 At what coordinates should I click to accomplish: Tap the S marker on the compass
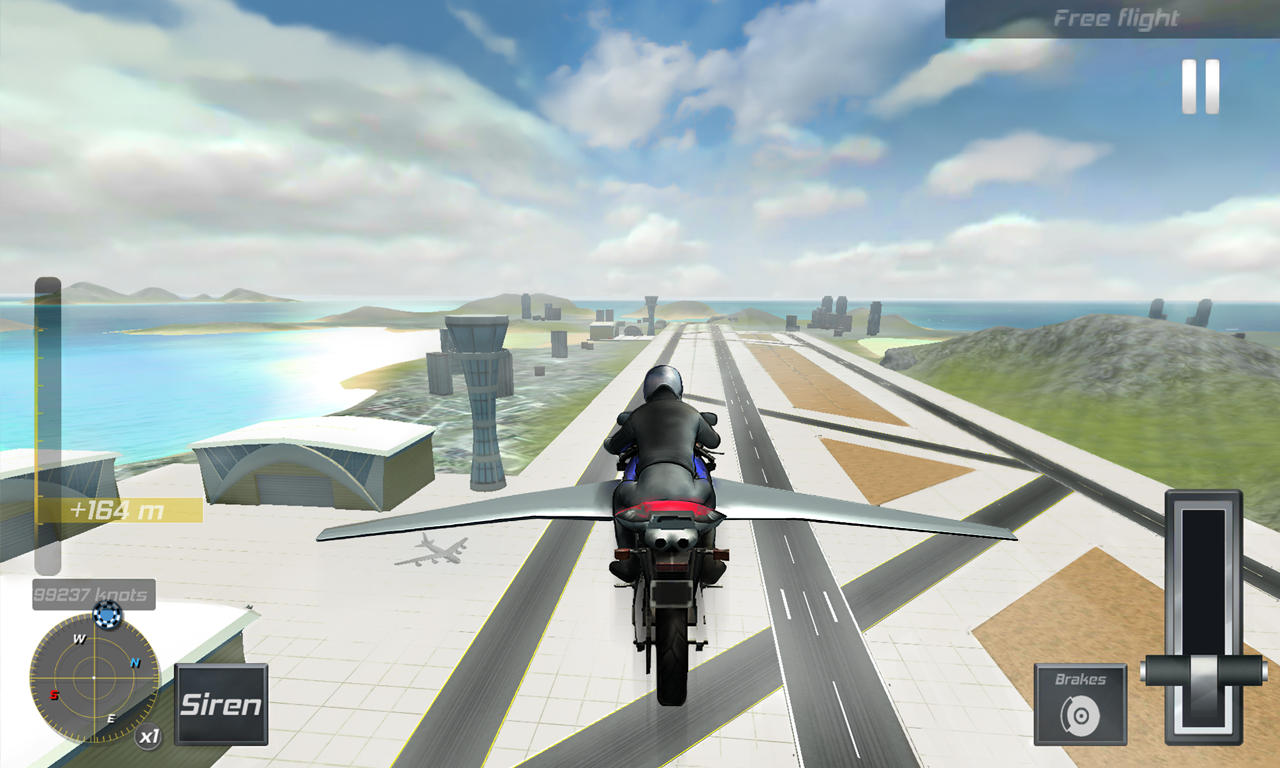(x=52, y=692)
